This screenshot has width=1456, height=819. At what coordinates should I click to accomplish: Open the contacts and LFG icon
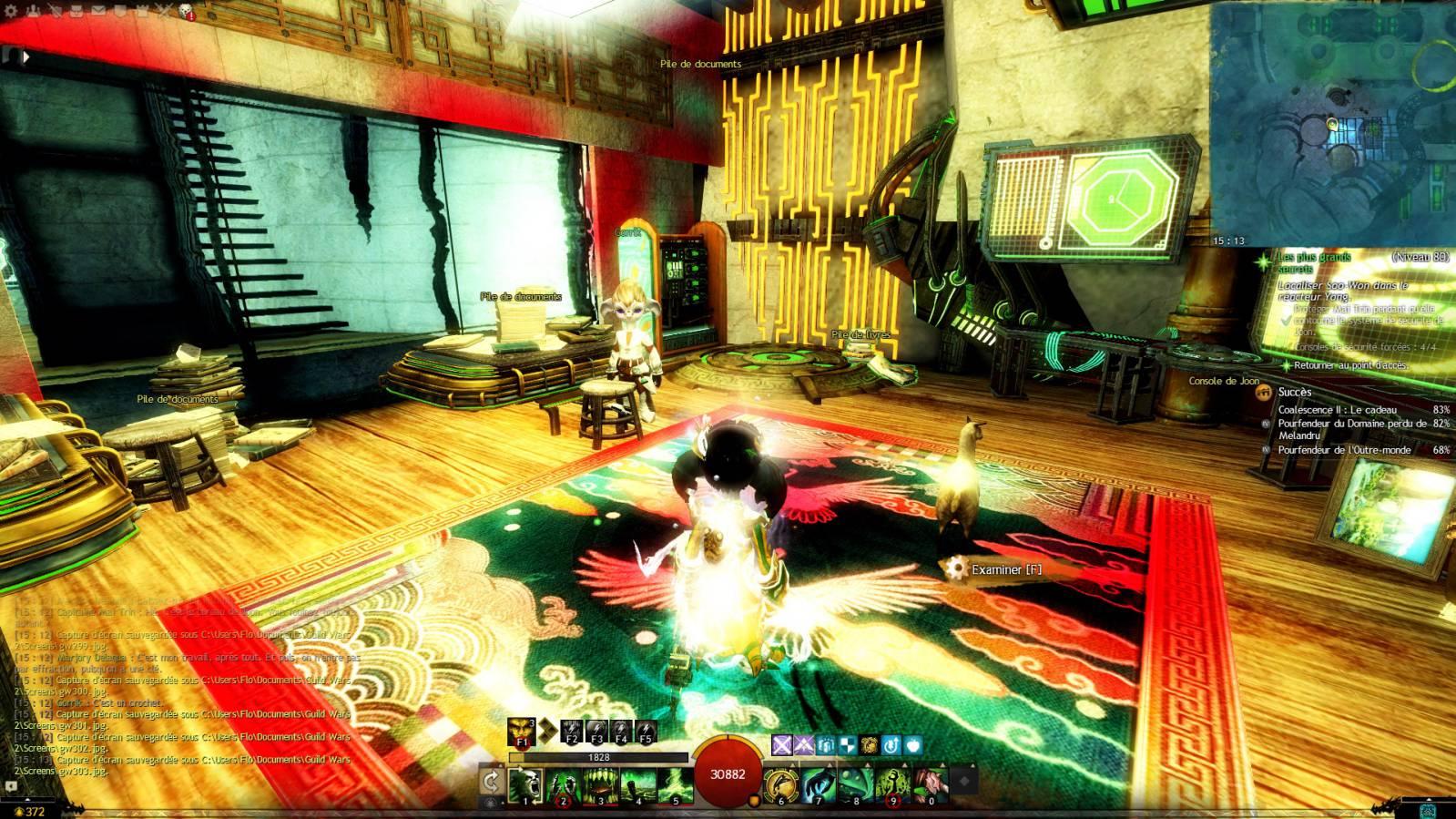(x=35, y=11)
